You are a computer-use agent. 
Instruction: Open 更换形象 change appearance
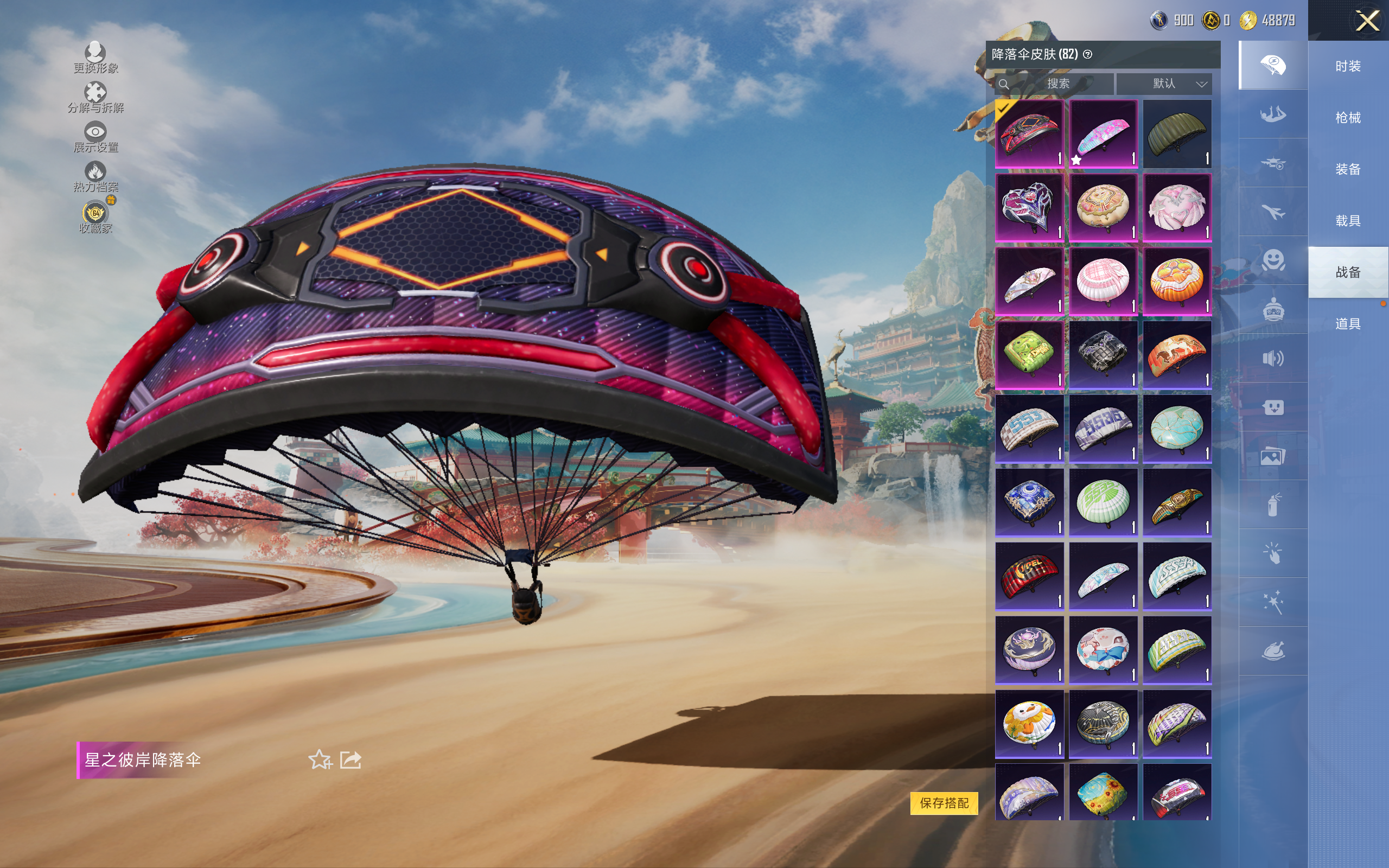[95, 58]
